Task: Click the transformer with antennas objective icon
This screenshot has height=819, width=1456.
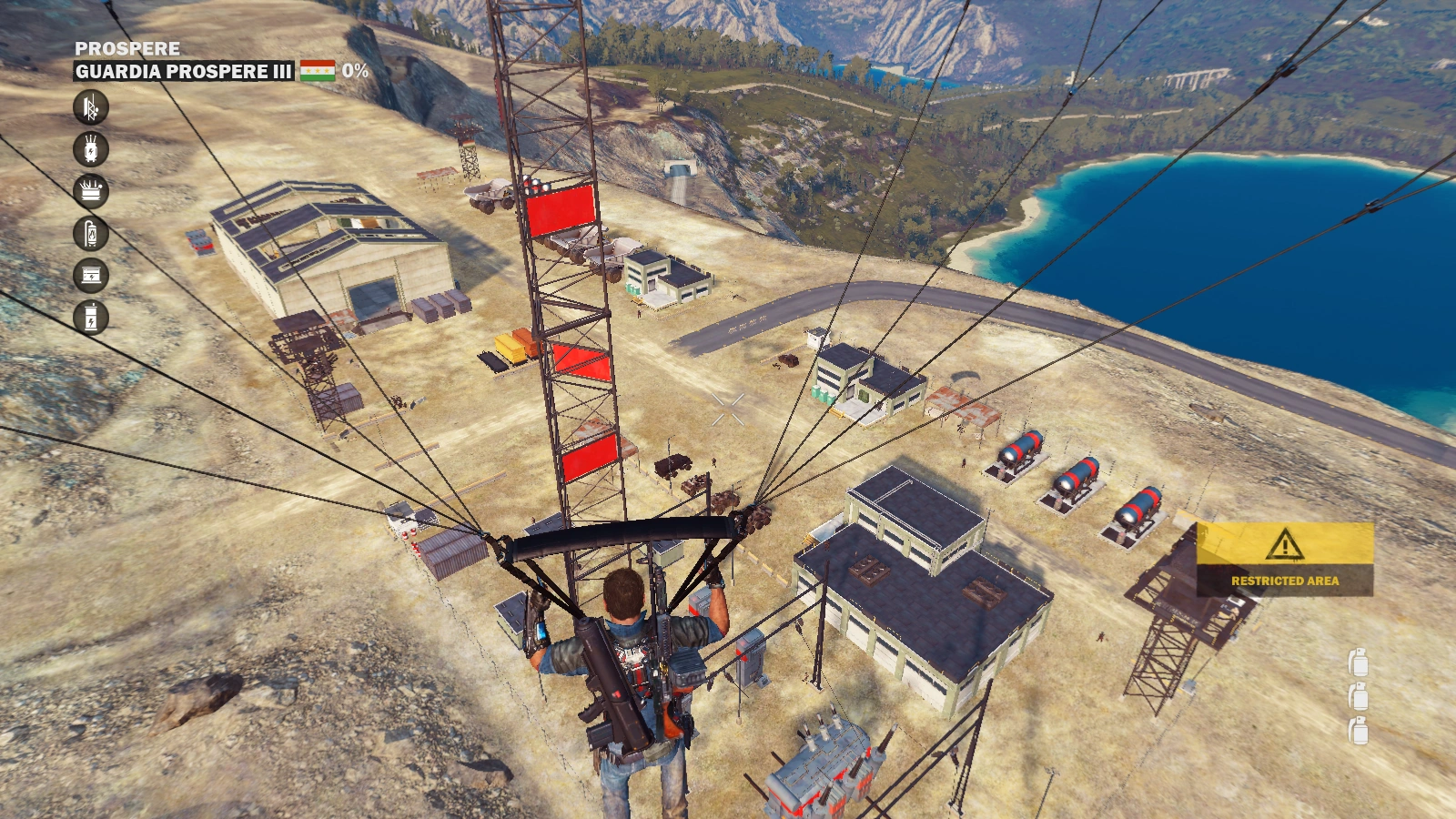Action: pos(91,149)
